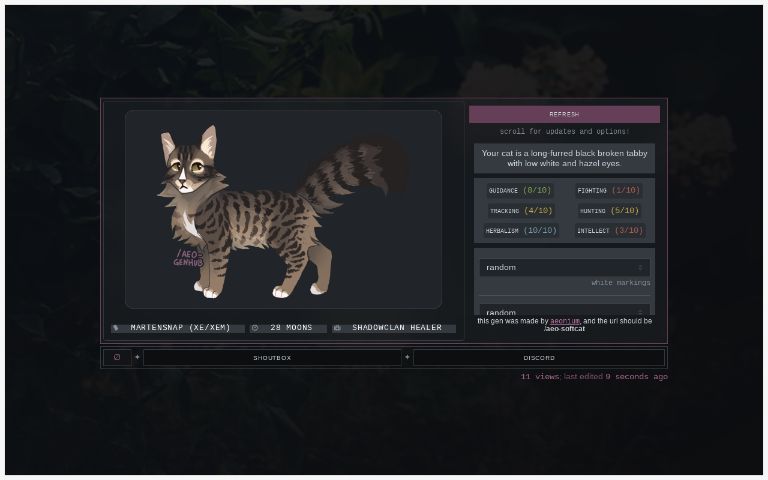This screenshot has height=480, width=768.
Task: Open the partially hidden random dropdown
Action: pyautogui.click(x=564, y=311)
